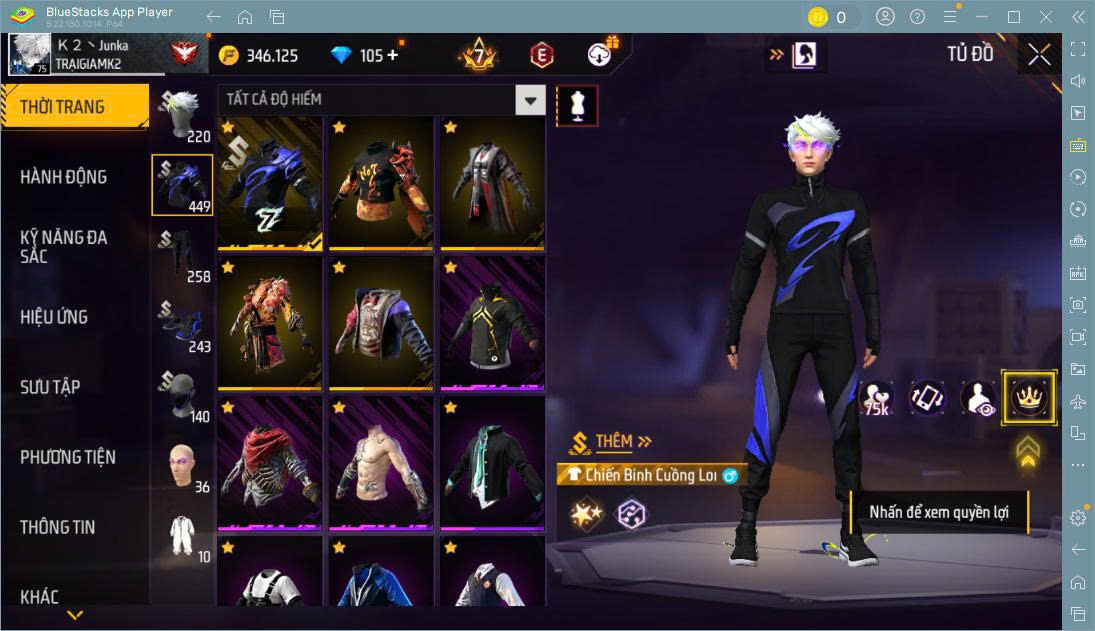Viewport: 1095px width, 631px height.
Task: Open the TẤT CẢ ĐỘ HIẾM rarity dropdown
Action: pyautogui.click(x=381, y=99)
